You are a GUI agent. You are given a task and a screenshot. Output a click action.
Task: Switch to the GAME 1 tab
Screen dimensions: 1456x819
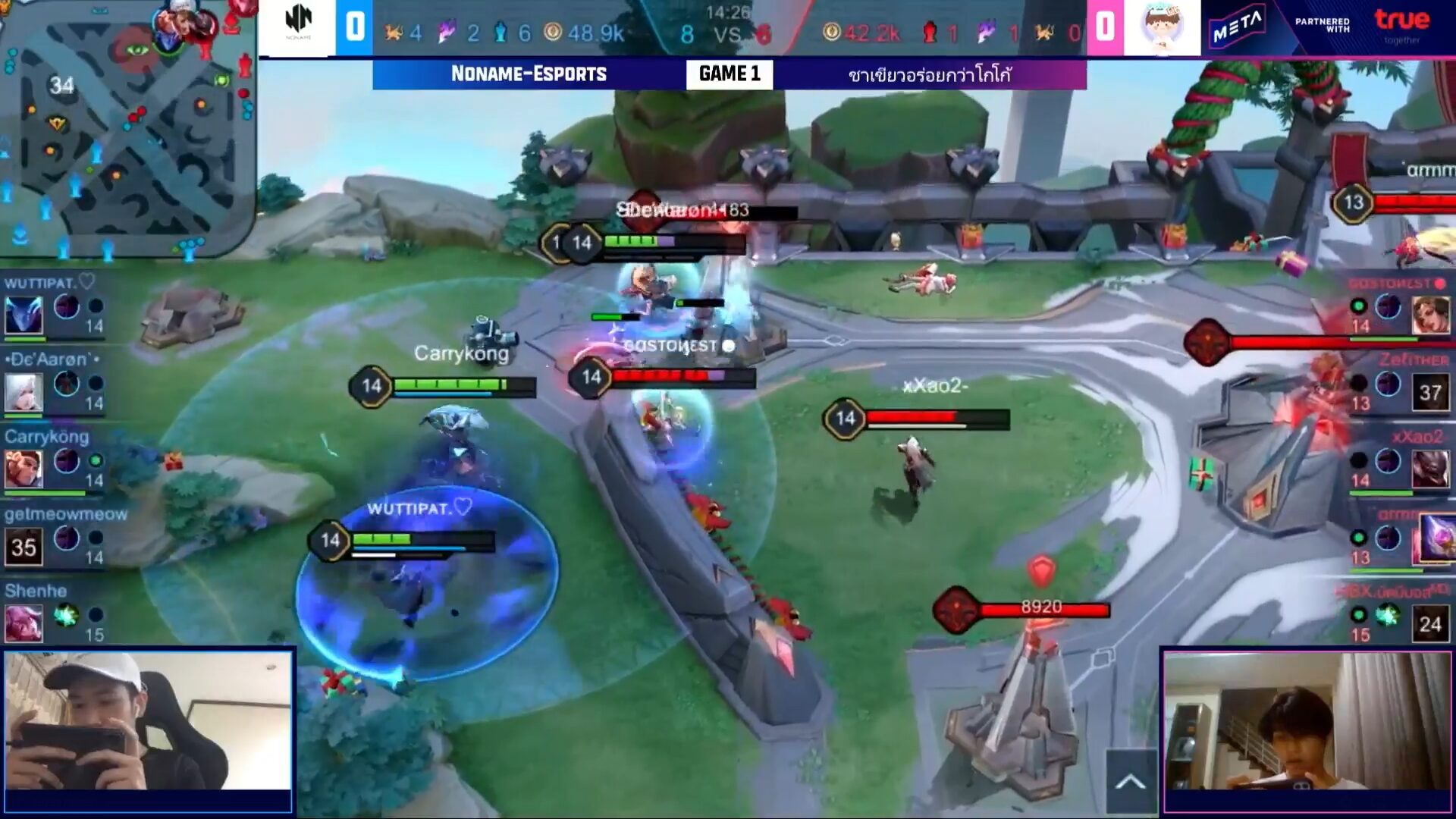tap(730, 74)
